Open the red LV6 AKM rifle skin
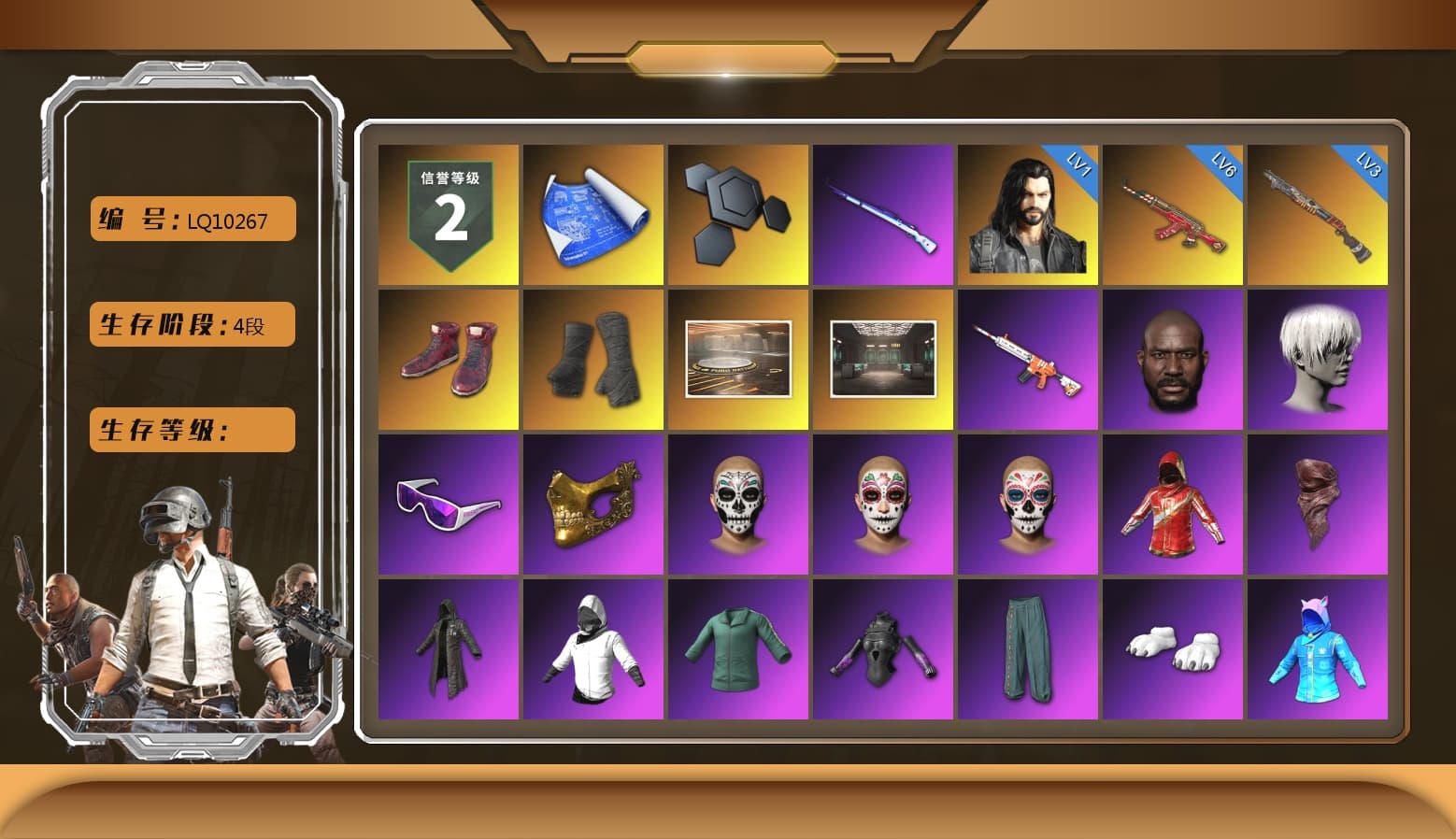This screenshot has width=1456, height=839. pyautogui.click(x=1174, y=212)
